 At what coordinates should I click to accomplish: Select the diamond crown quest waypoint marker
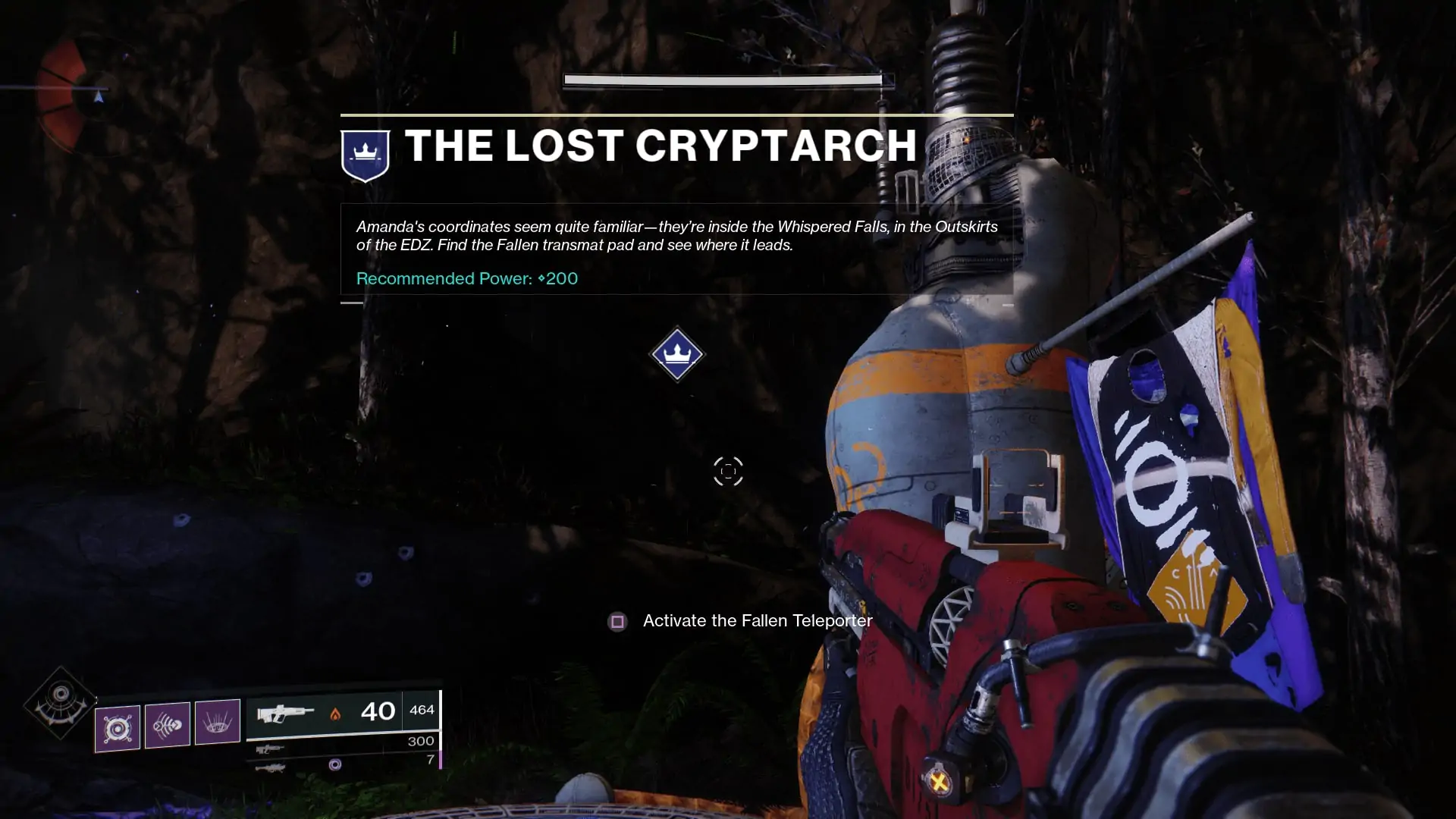pos(677,354)
